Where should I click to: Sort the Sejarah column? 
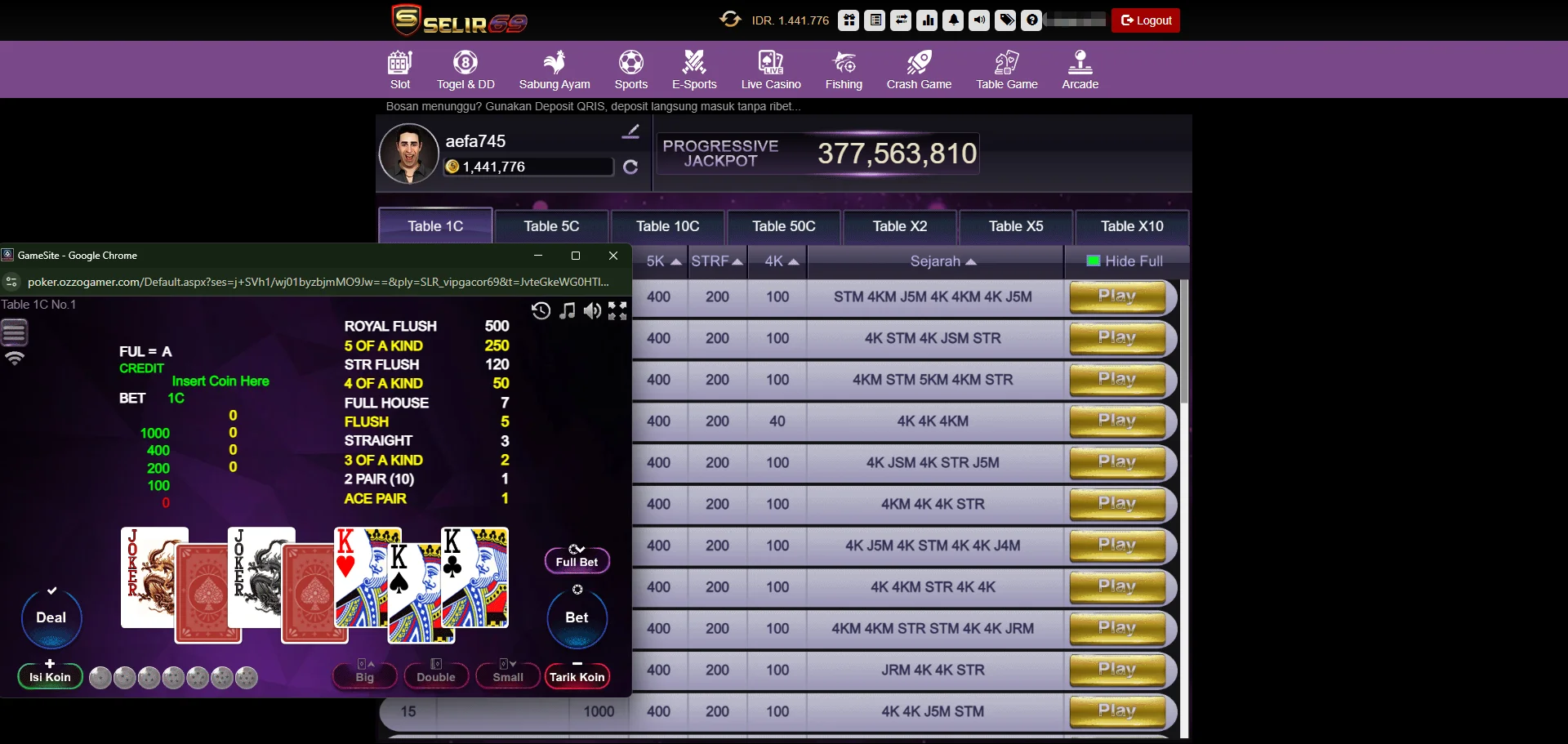pos(944,261)
